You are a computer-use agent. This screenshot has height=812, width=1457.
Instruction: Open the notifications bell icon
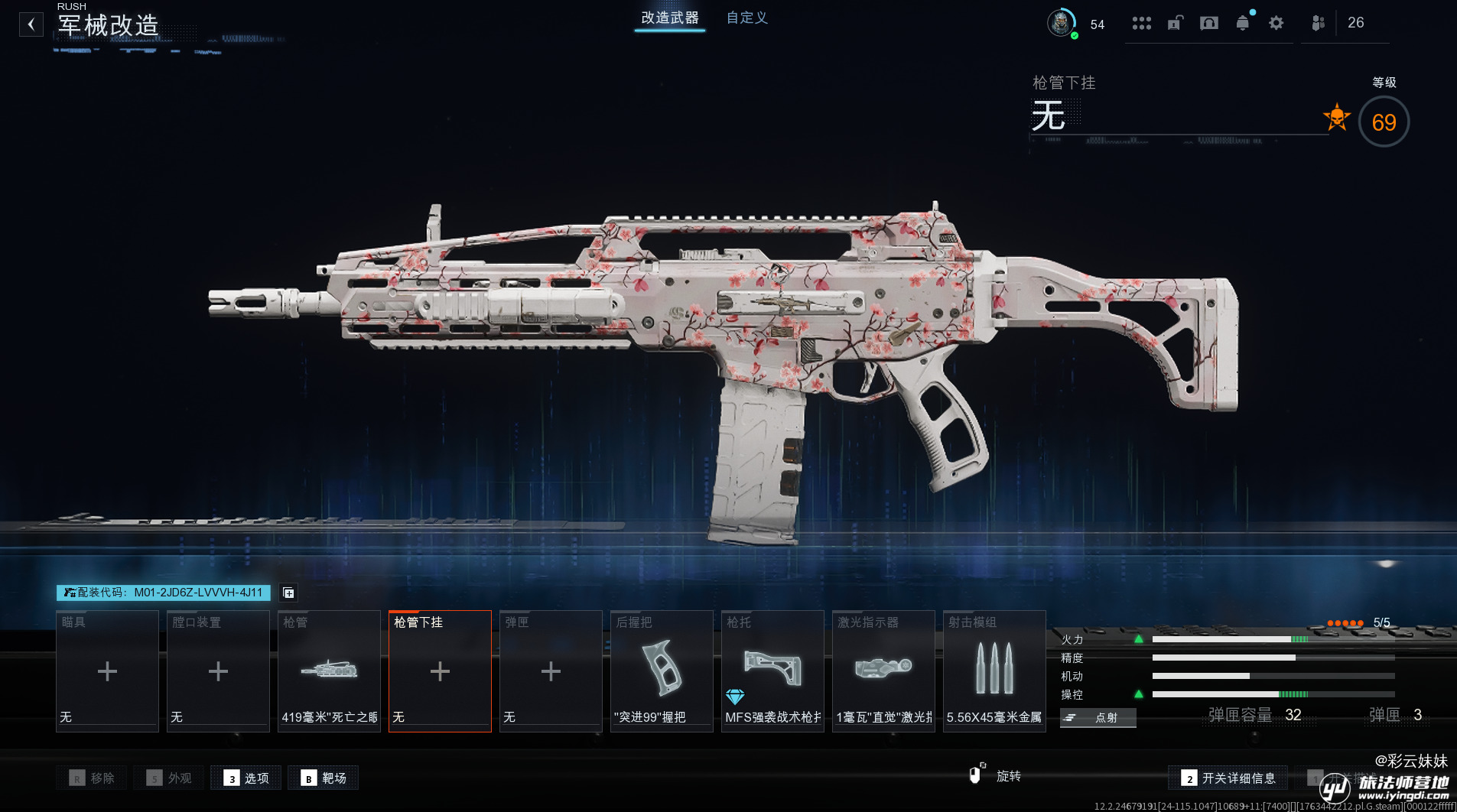(1243, 23)
